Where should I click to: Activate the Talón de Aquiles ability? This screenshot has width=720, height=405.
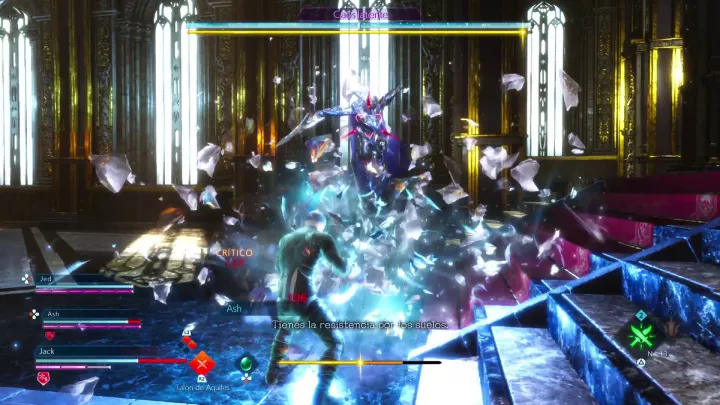(203, 362)
